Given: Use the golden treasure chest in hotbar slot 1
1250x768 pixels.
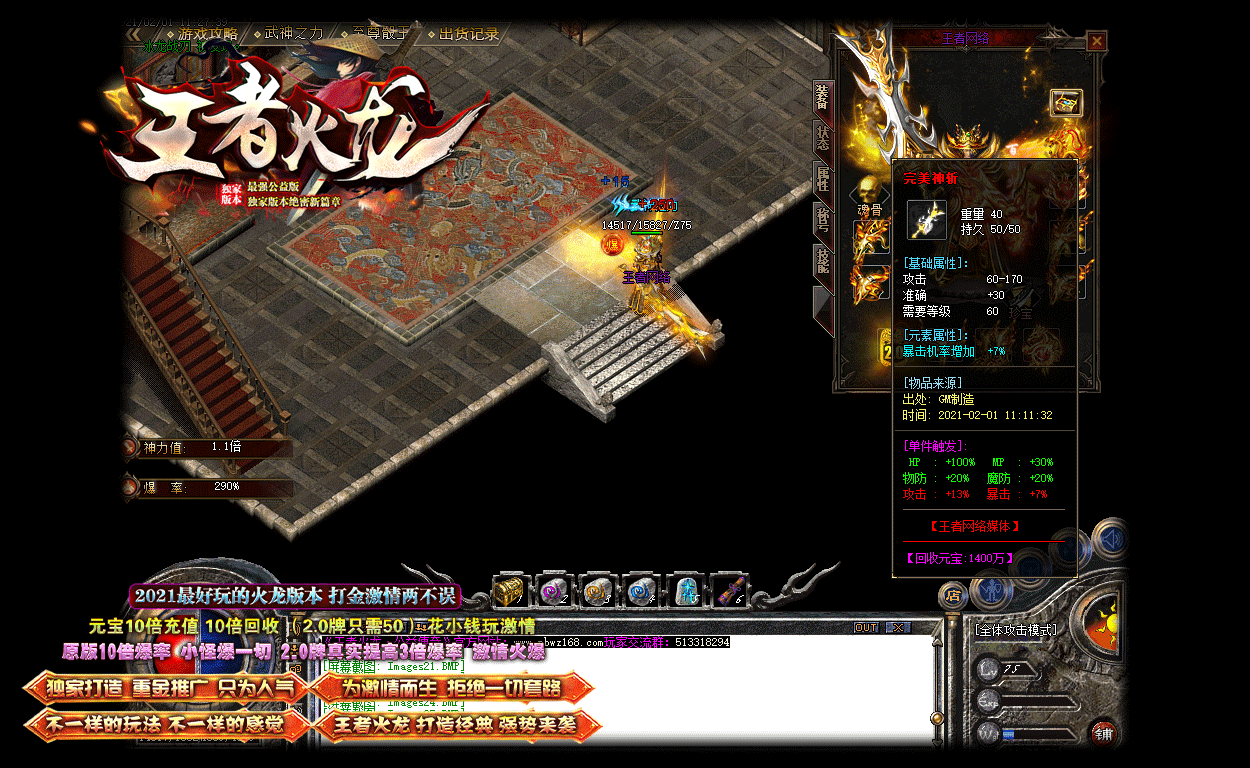Looking at the screenshot, I should pos(510,591).
